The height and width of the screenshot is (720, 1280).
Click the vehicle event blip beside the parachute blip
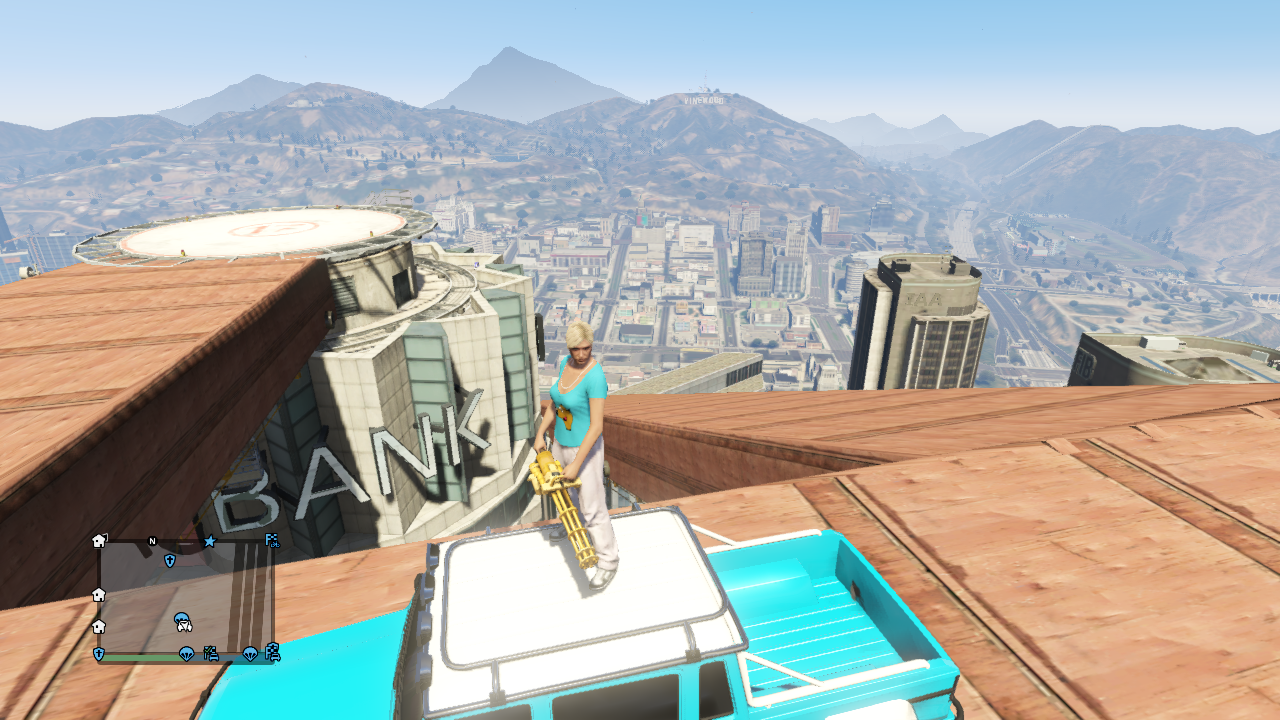pyautogui.click(x=212, y=653)
